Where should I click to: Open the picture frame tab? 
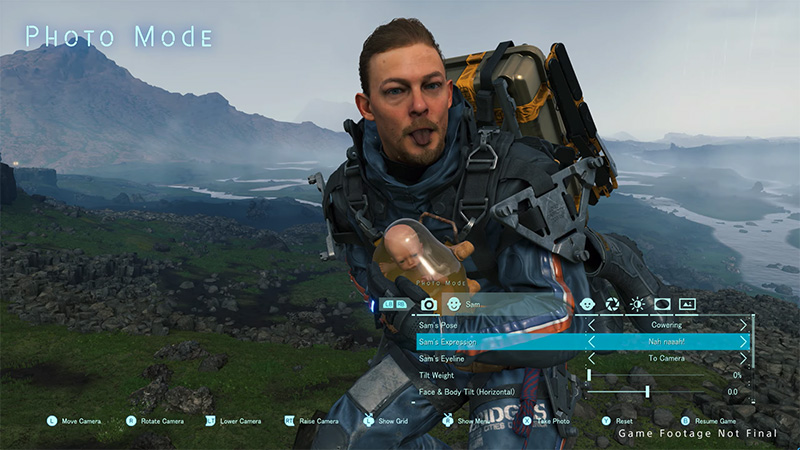coord(687,304)
